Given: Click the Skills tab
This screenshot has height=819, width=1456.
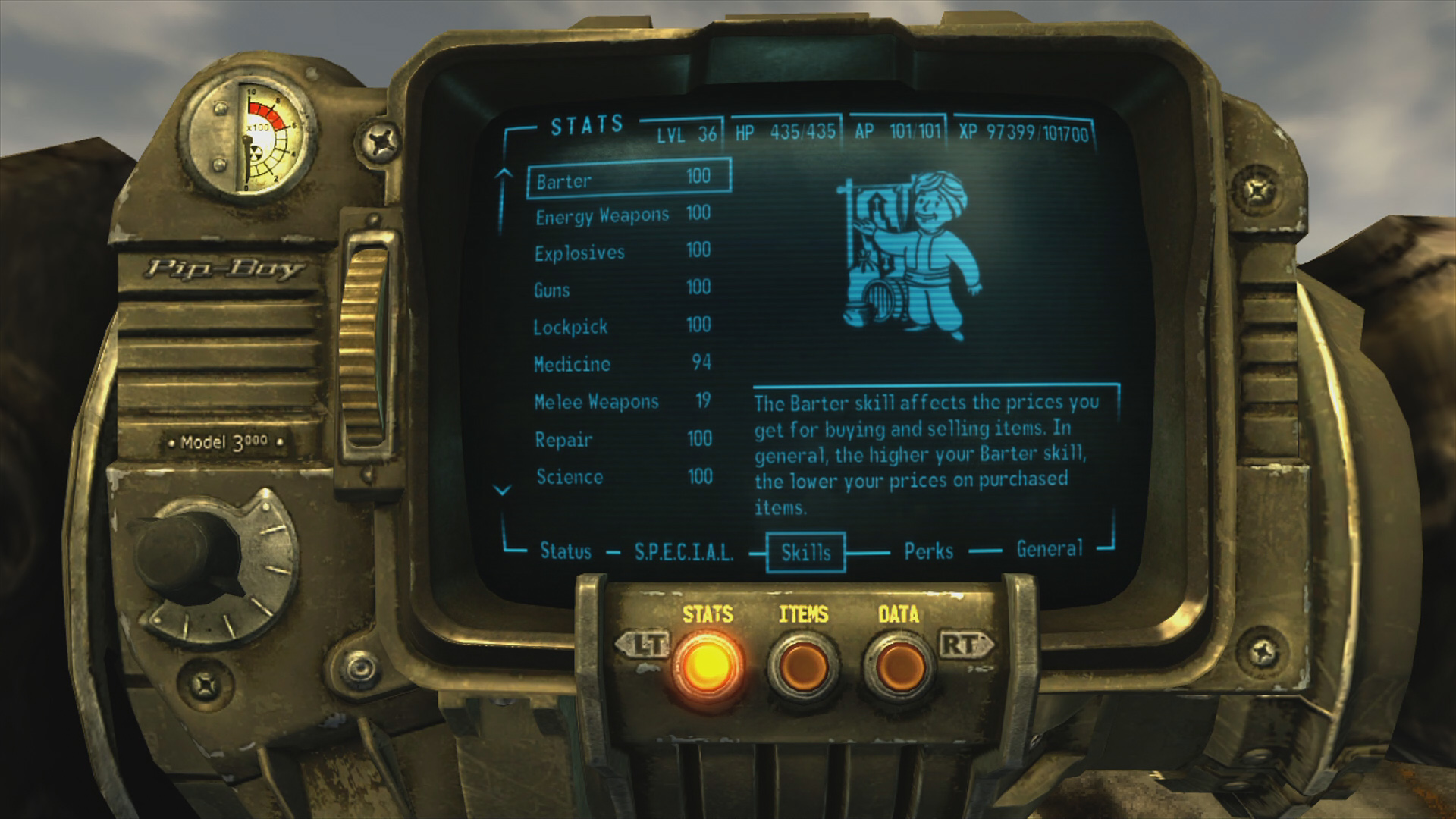Looking at the screenshot, I should [x=805, y=552].
